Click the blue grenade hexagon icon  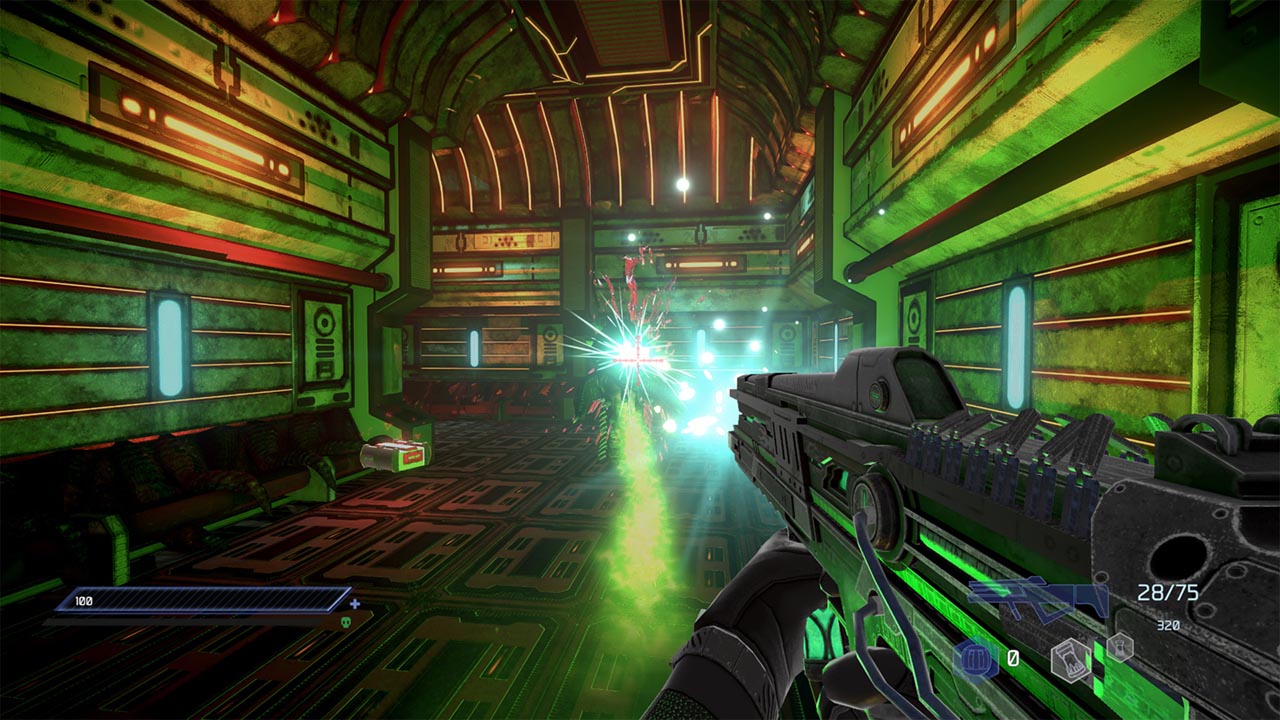[x=974, y=659]
